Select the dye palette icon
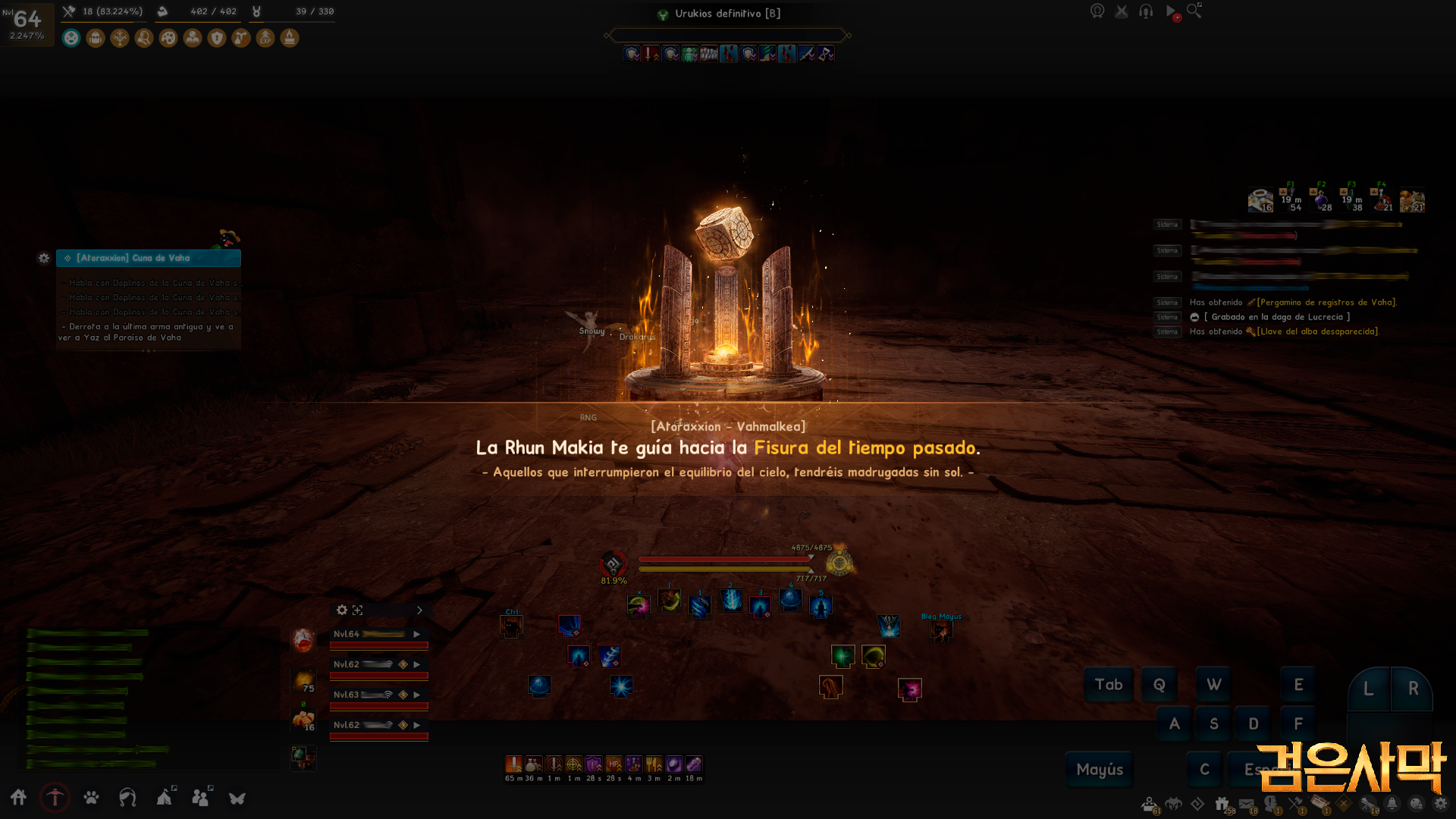Screen dimensions: 1456x819 (167, 38)
